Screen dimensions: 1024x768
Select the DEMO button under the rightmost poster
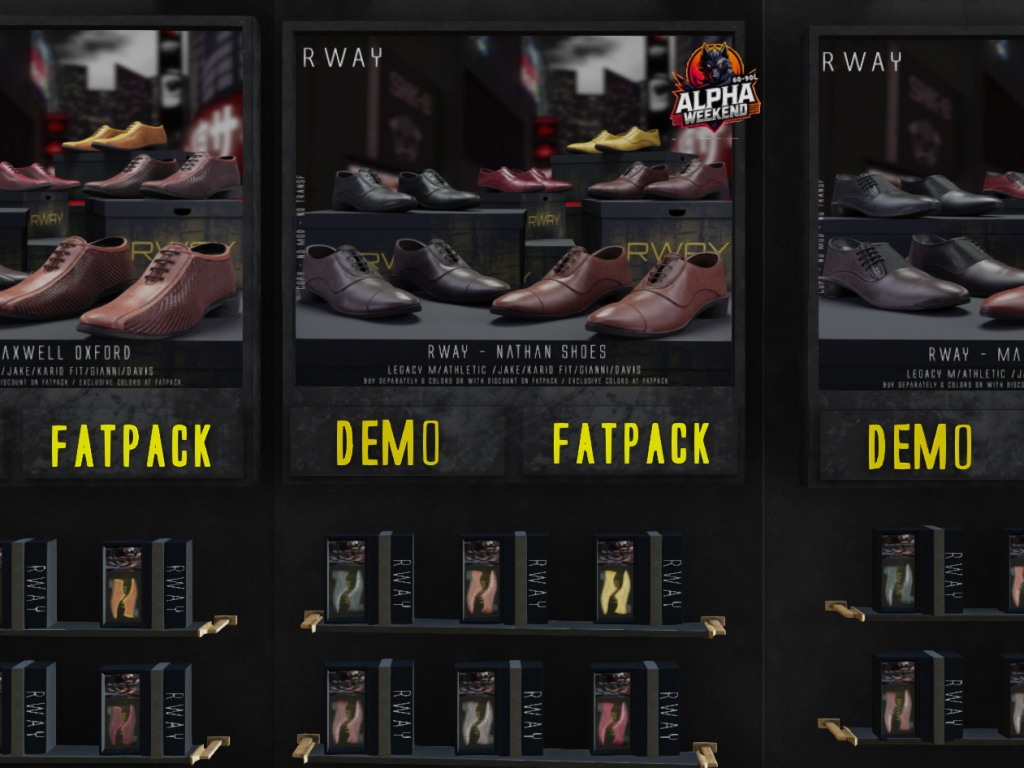tap(919, 446)
